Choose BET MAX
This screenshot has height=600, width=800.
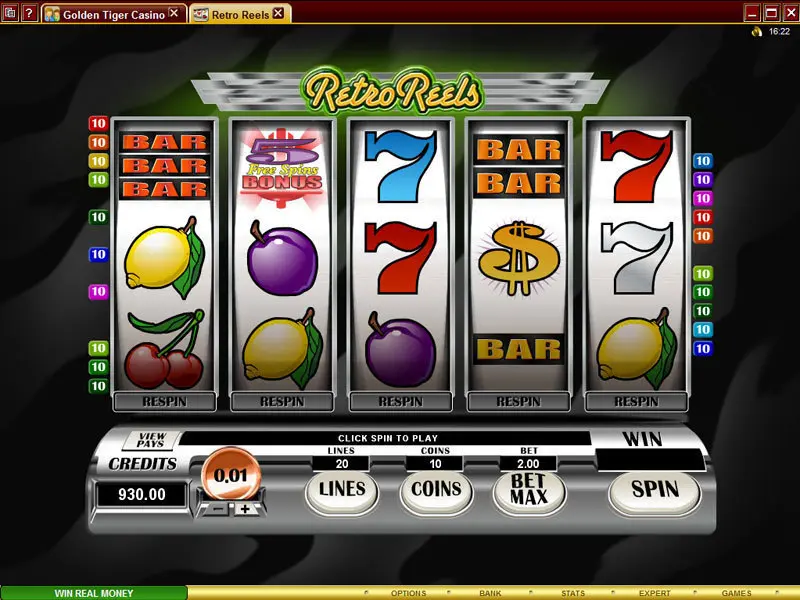530,490
